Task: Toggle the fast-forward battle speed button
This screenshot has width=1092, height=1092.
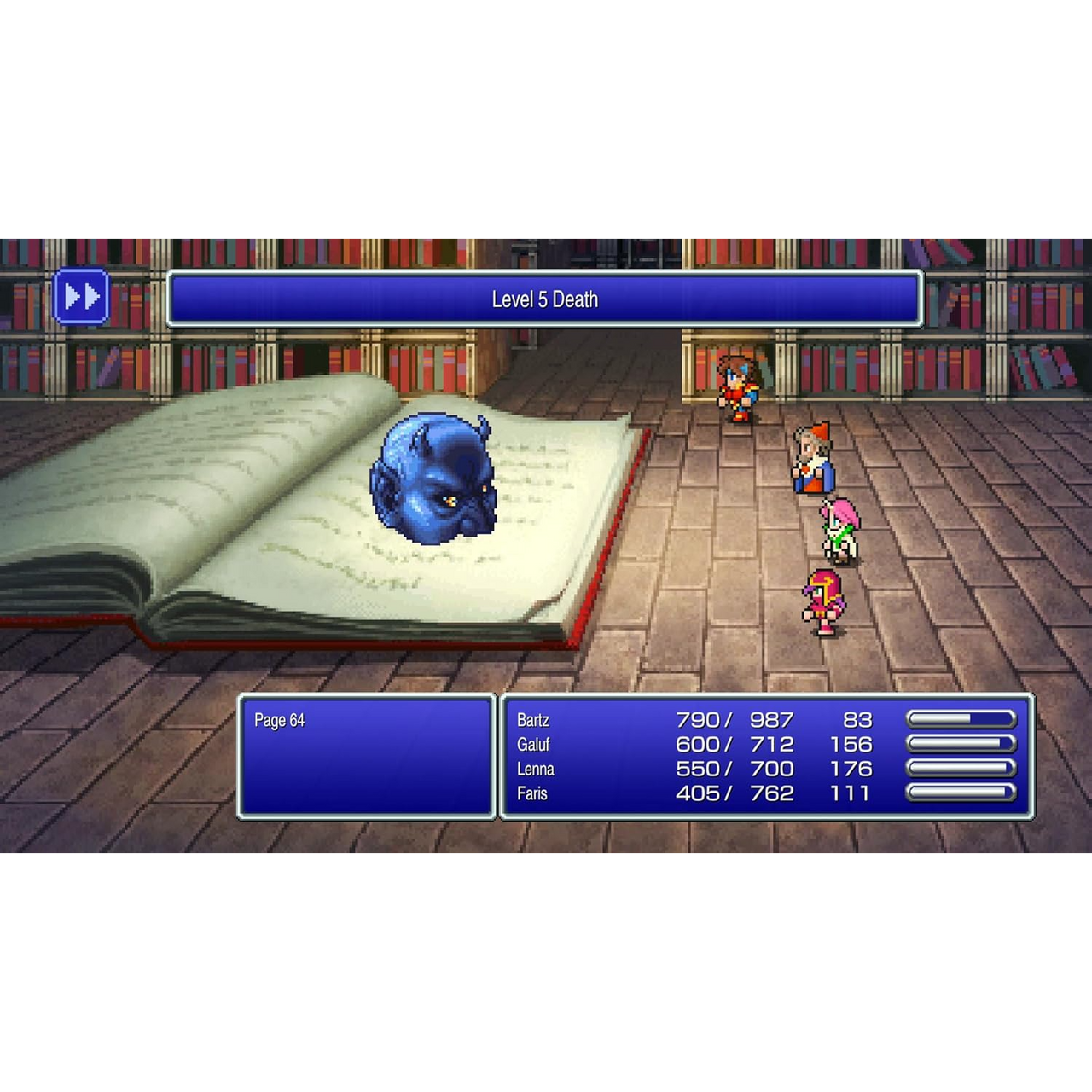Action: 81,297
